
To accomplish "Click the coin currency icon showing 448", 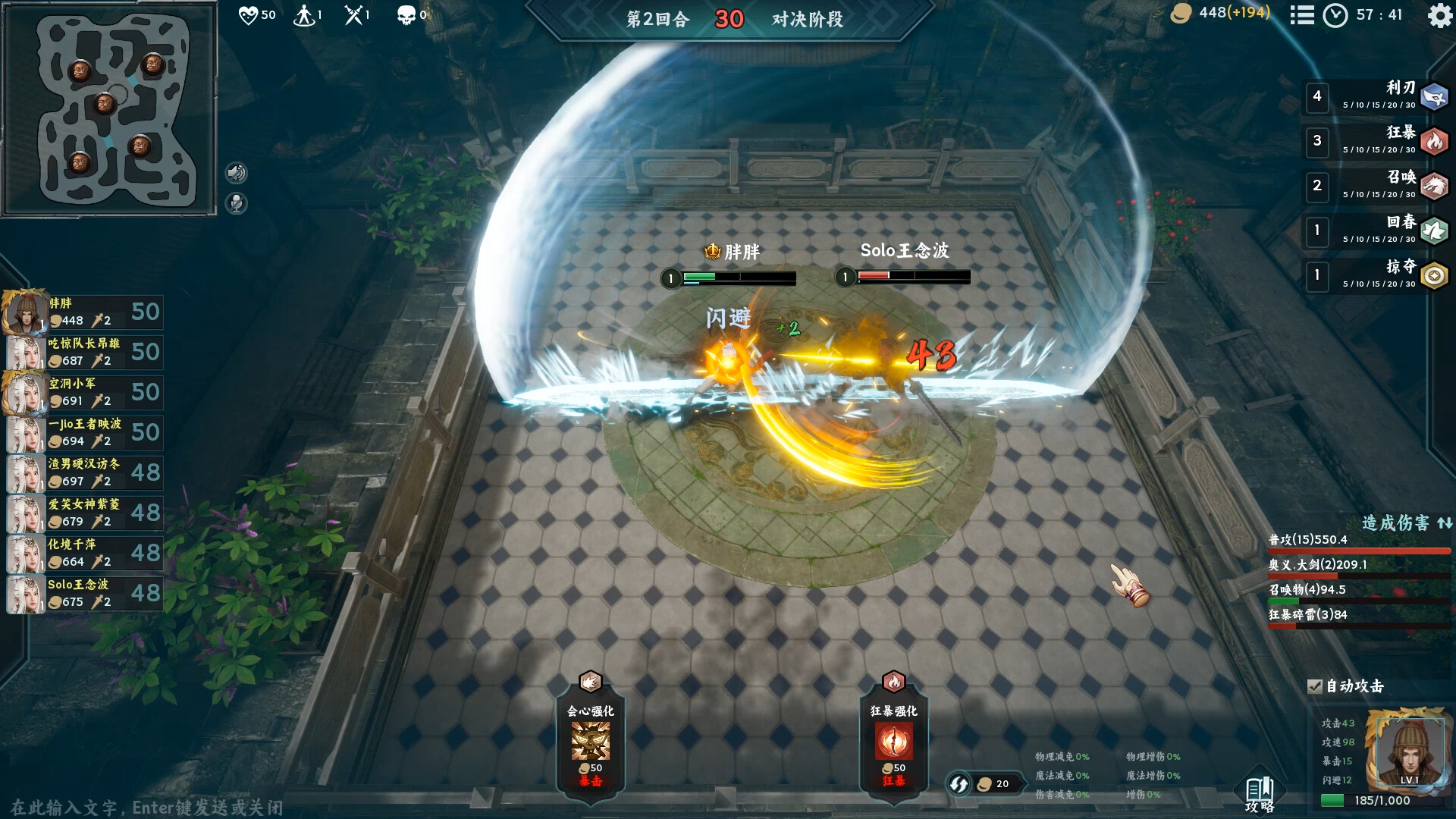I will coord(1183,13).
